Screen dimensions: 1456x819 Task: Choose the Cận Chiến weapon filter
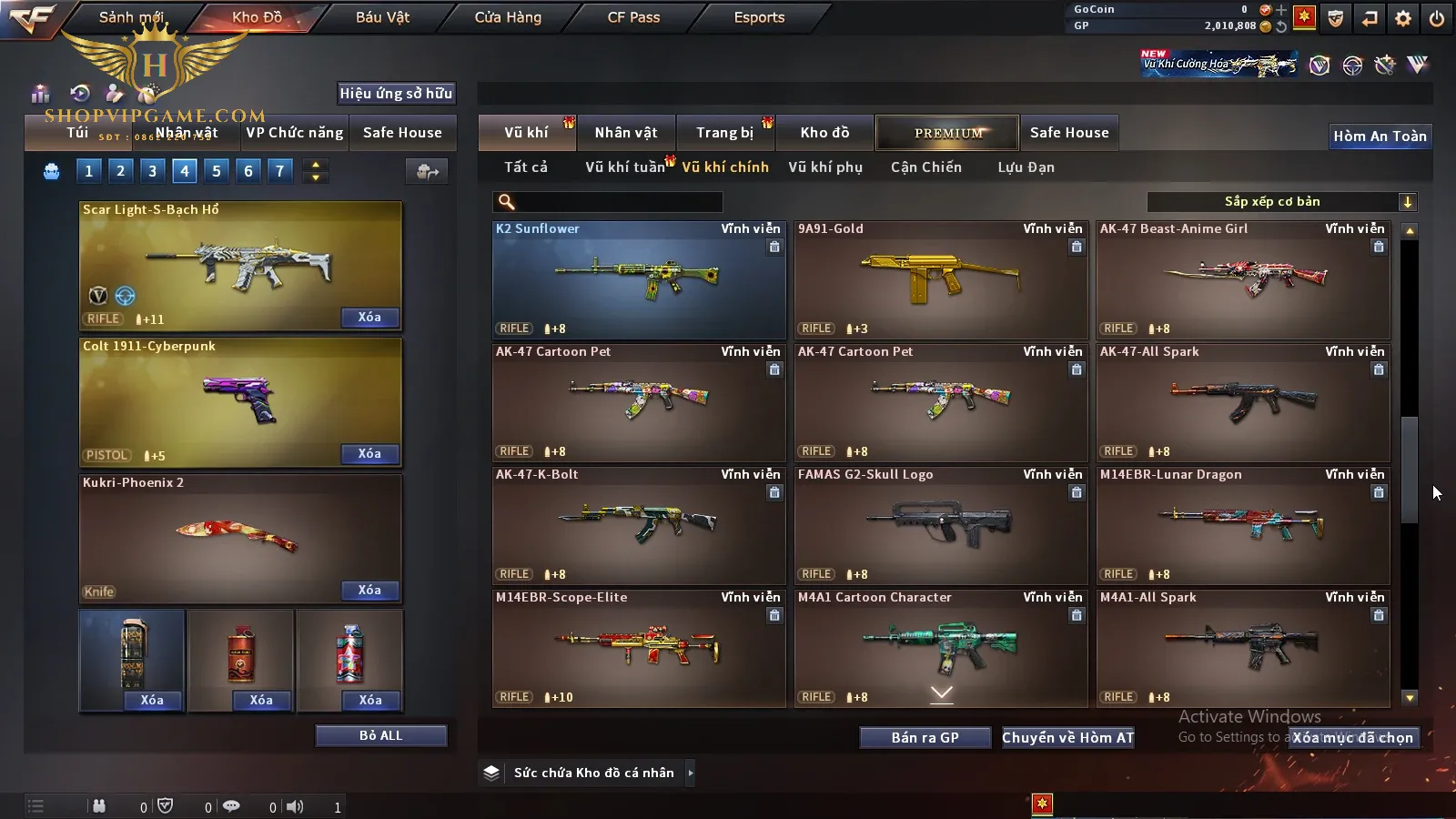point(925,167)
